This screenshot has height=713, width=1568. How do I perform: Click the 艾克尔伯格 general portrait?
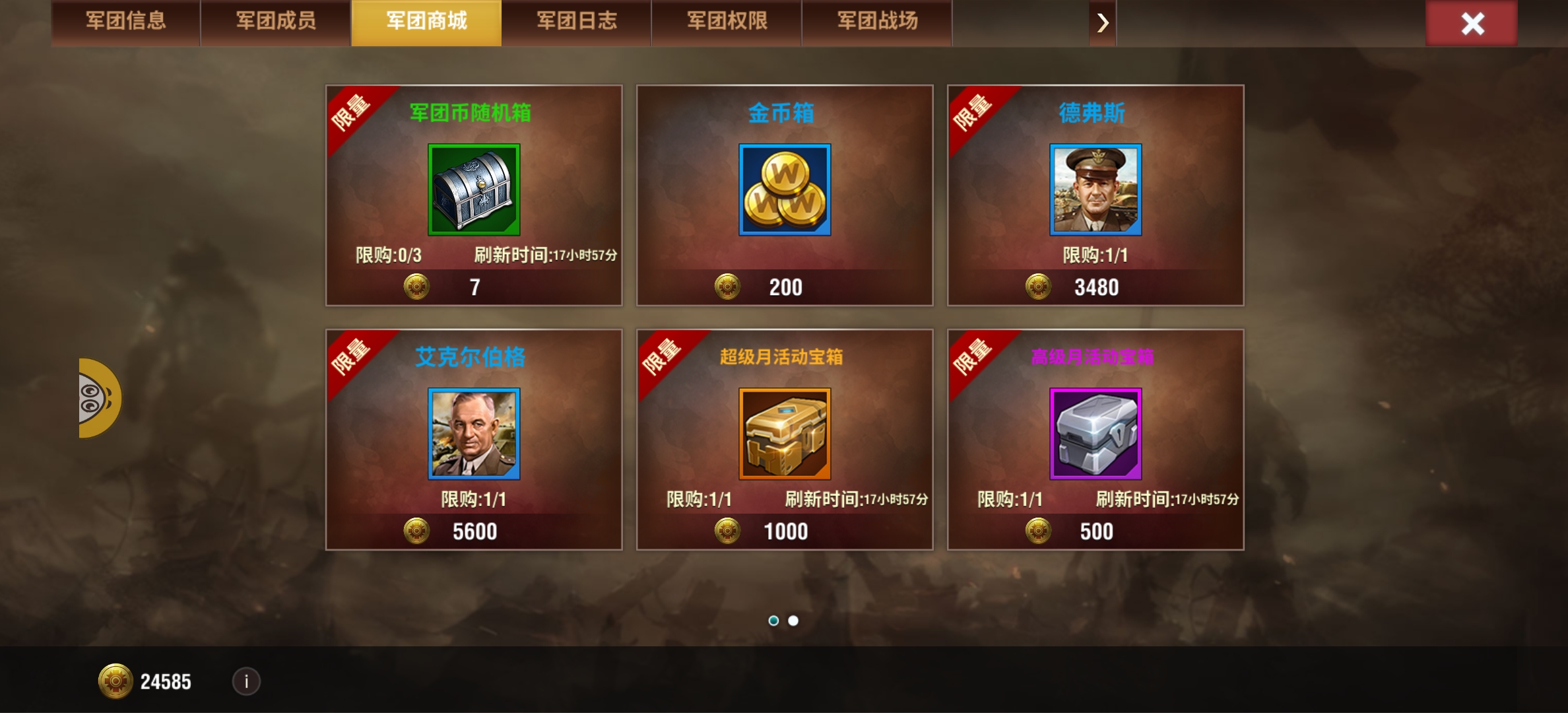[x=473, y=434]
